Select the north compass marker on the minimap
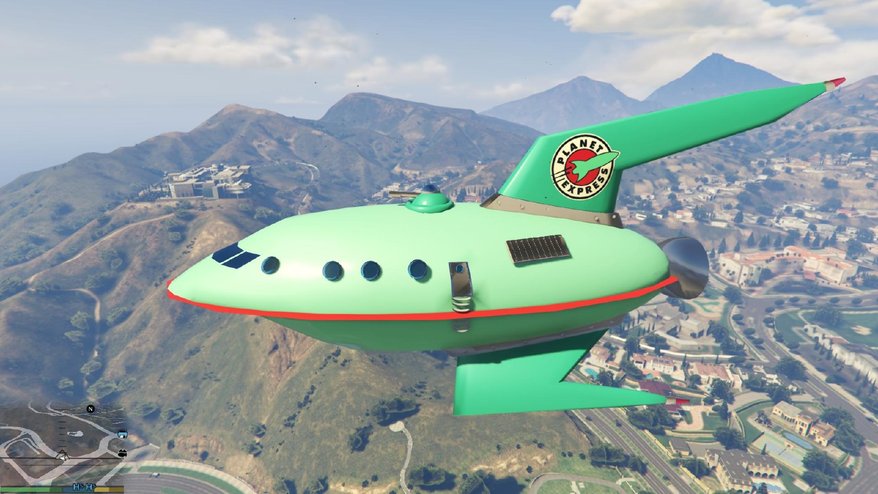Screen dimensions: 878x494 click(x=89, y=409)
